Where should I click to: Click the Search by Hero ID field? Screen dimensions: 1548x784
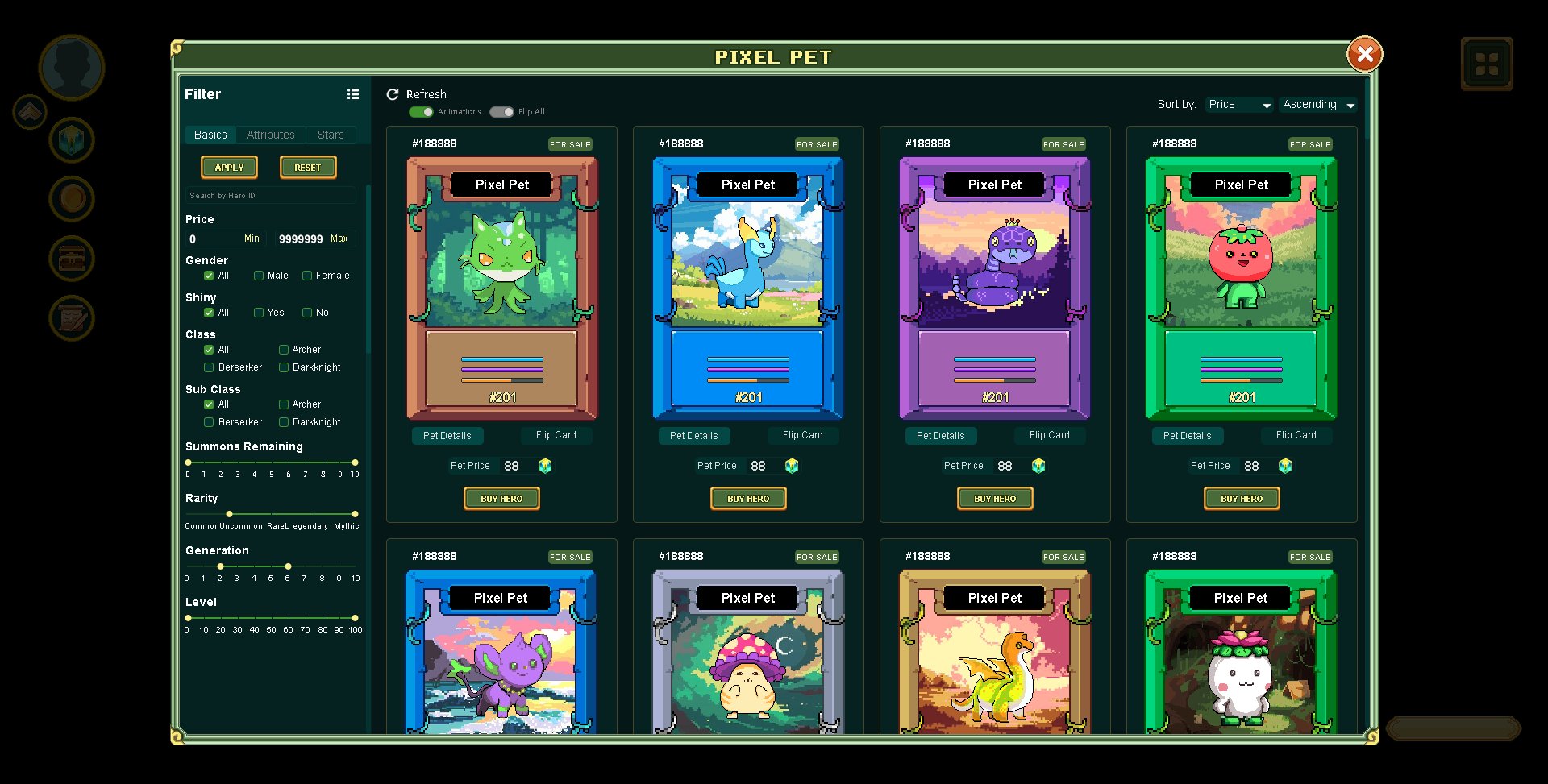pos(270,195)
